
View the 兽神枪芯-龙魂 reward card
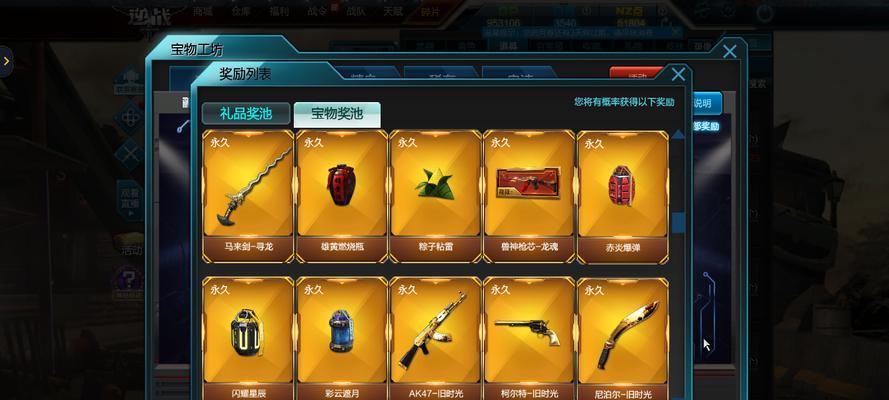tap(529, 194)
